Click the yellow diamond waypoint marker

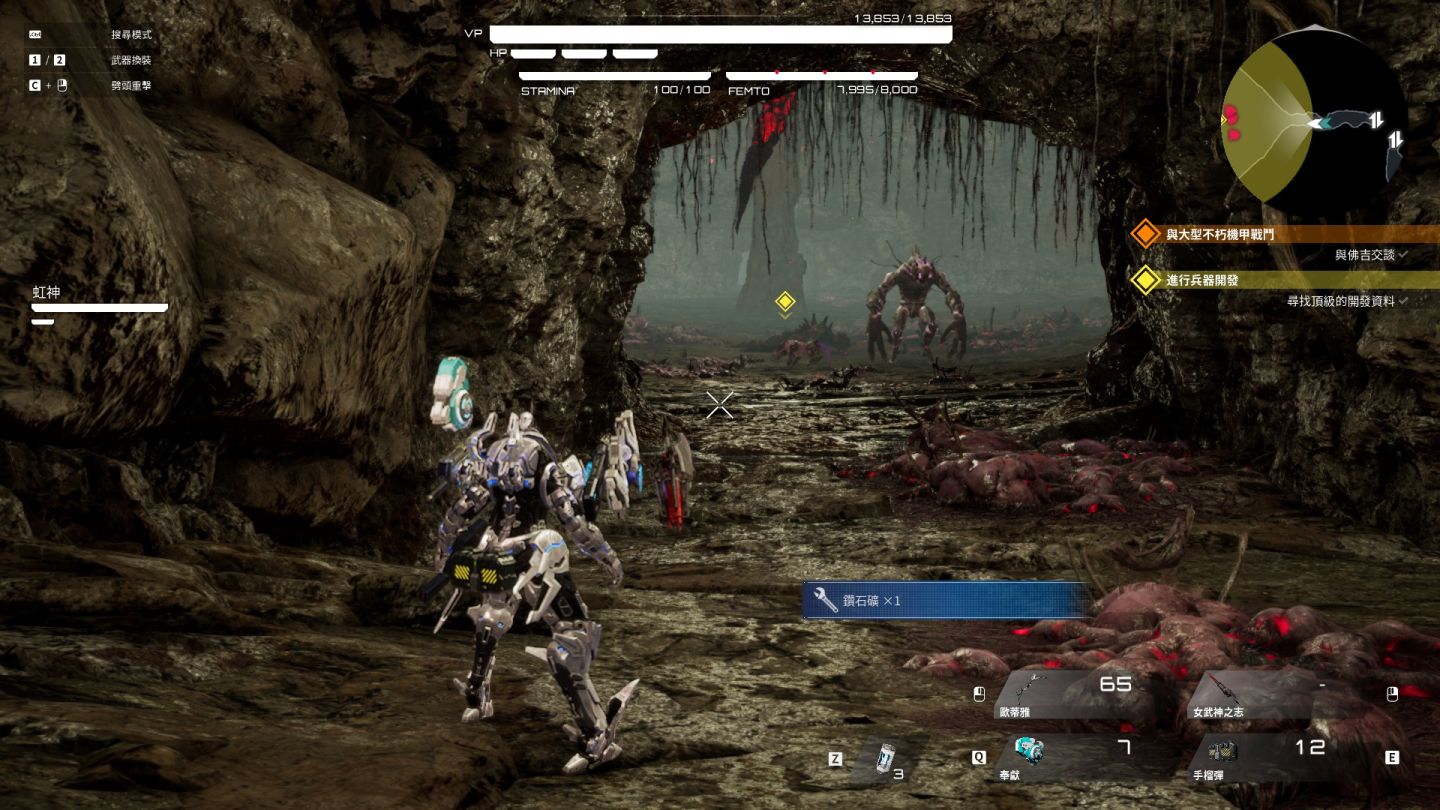785,301
